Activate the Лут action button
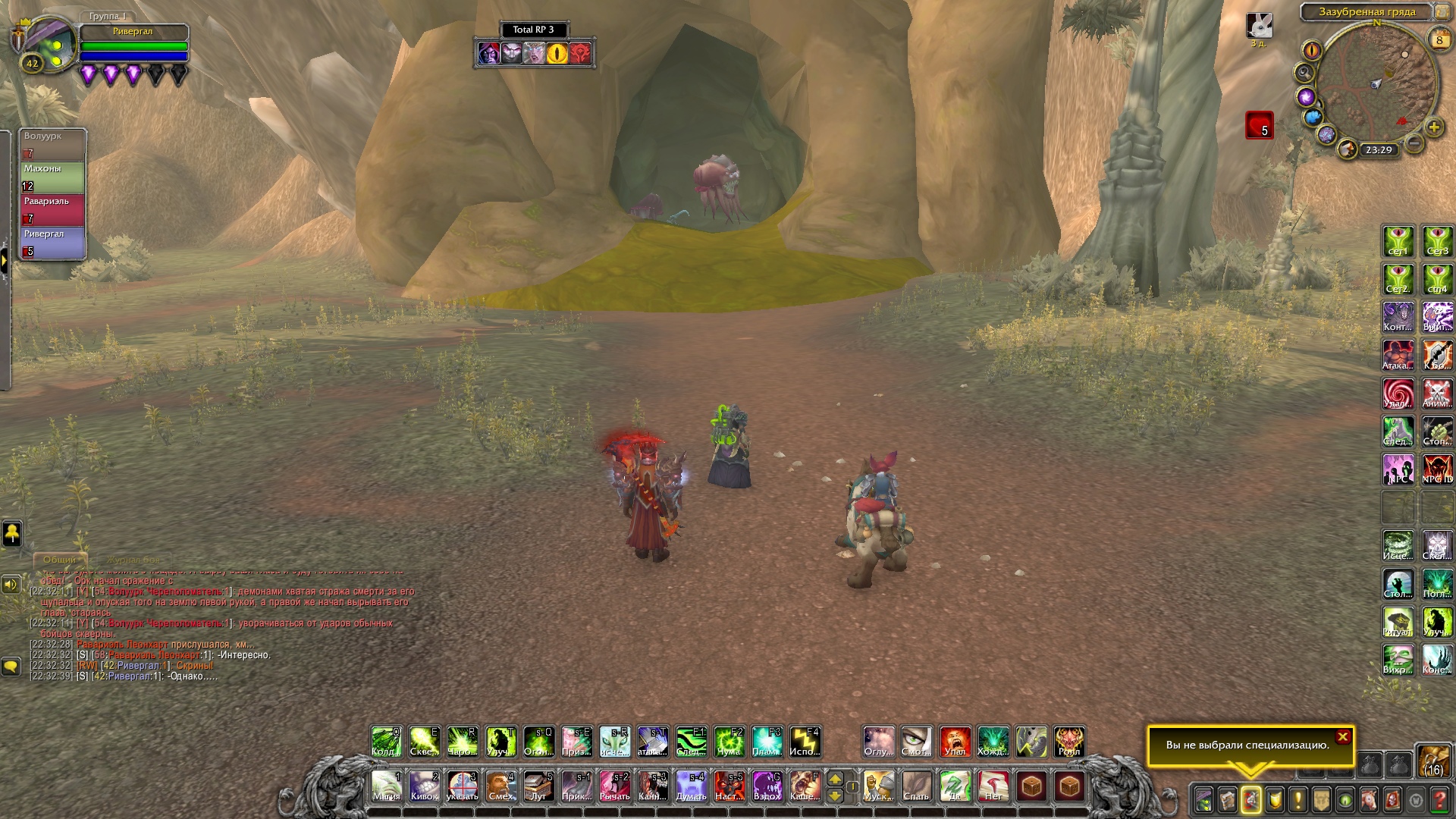 click(x=538, y=786)
